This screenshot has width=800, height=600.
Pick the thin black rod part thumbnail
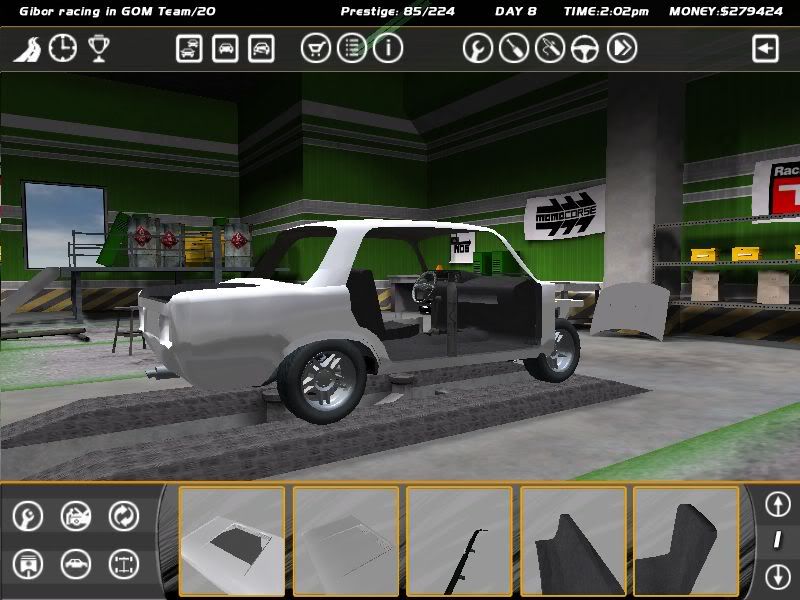(459, 540)
